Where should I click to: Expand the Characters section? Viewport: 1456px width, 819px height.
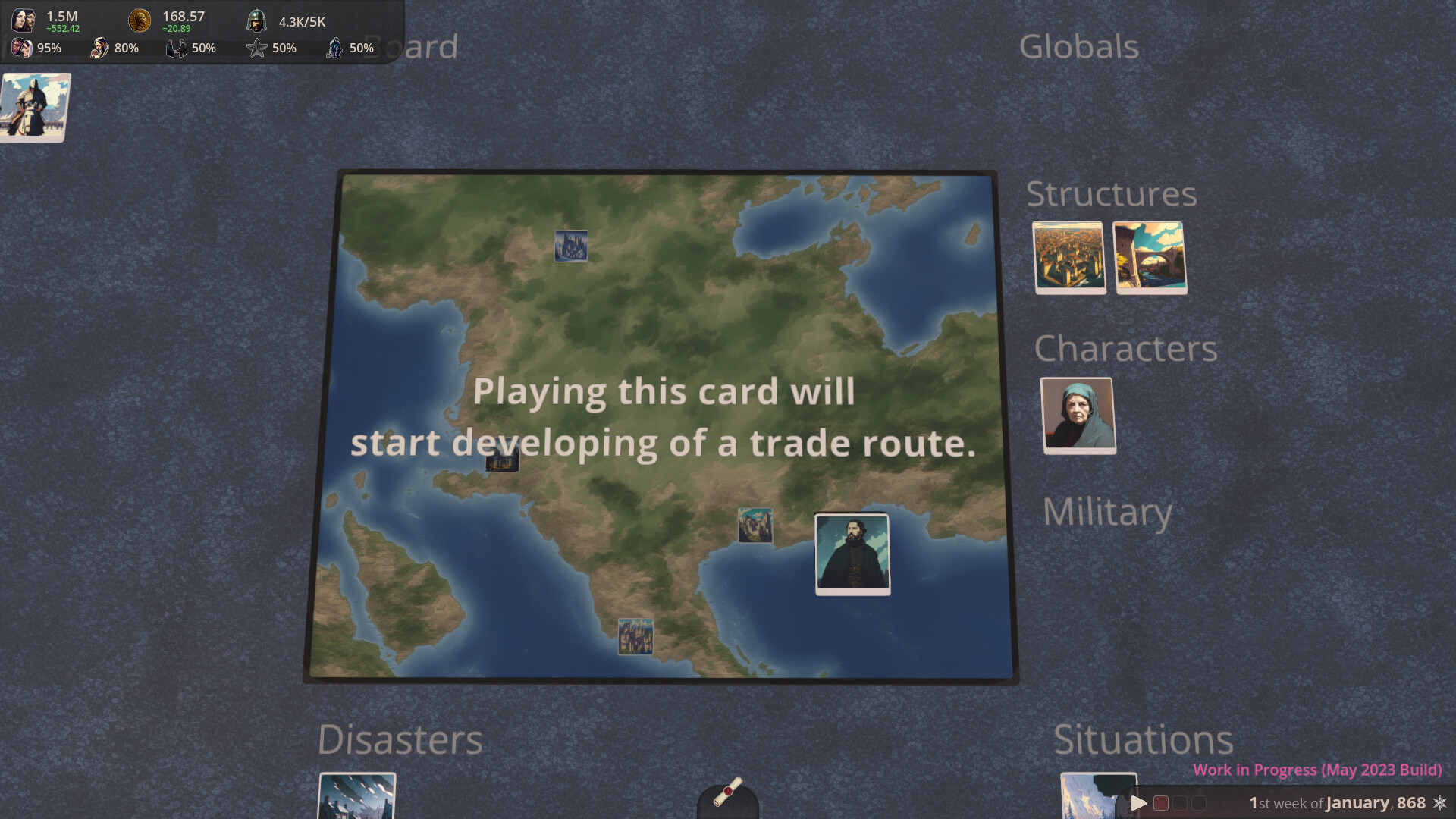pos(1128,349)
